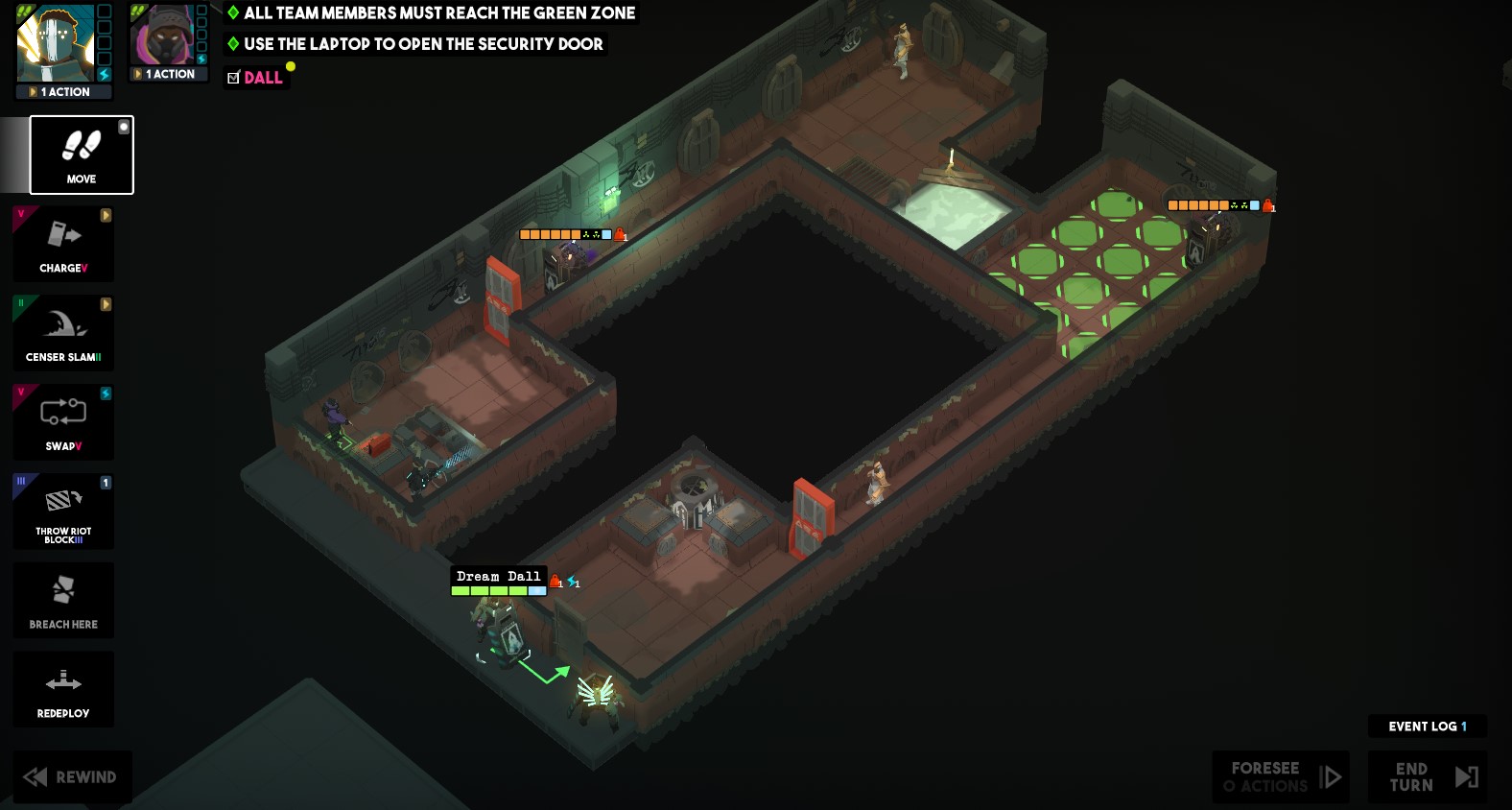Toggle the lightning indicator on first character portrait
The height and width of the screenshot is (810, 1512).
[x=104, y=74]
